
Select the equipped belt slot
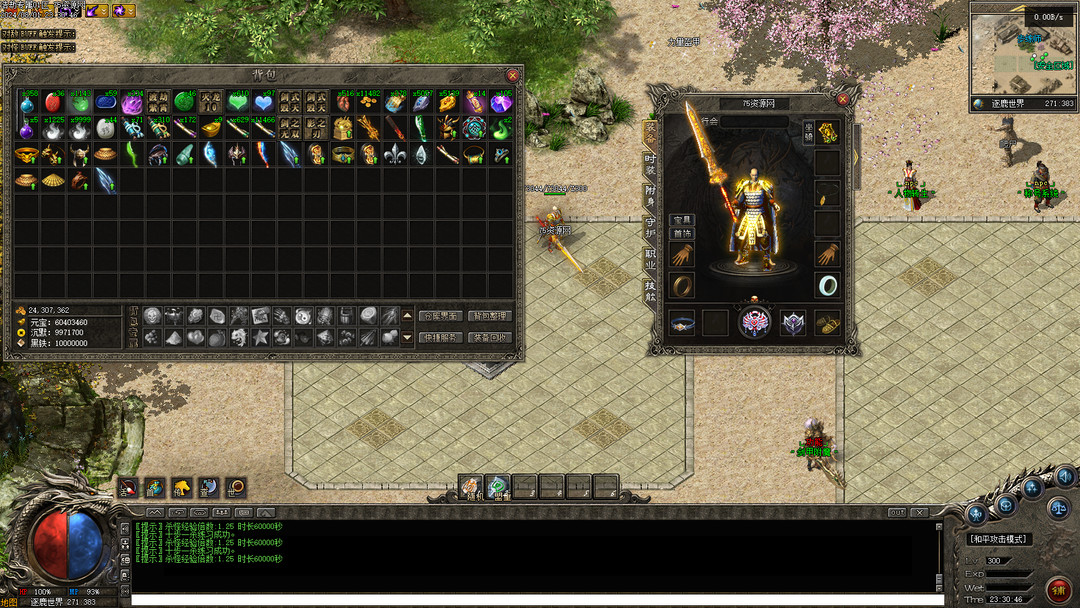click(x=683, y=323)
